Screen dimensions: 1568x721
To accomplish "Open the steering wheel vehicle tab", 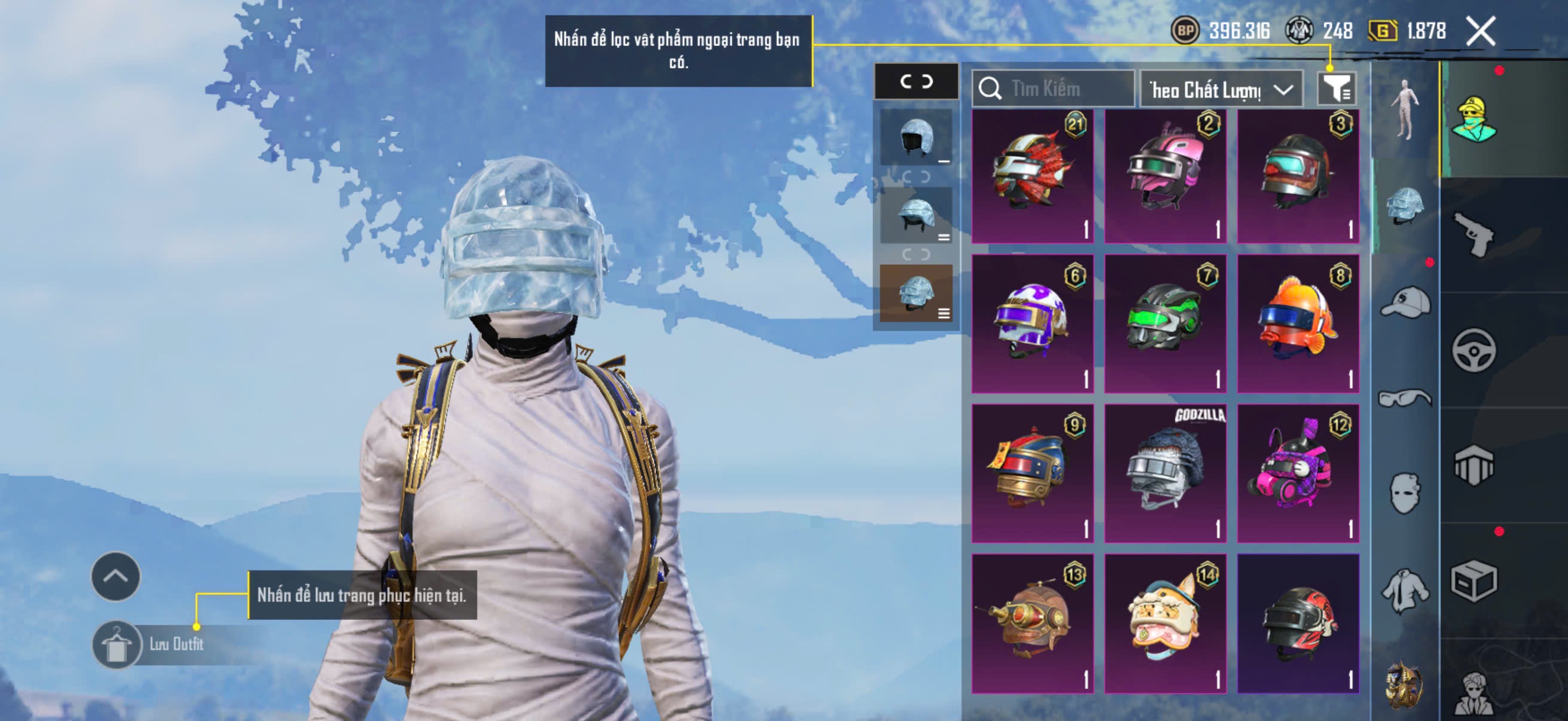I will click(x=1473, y=350).
